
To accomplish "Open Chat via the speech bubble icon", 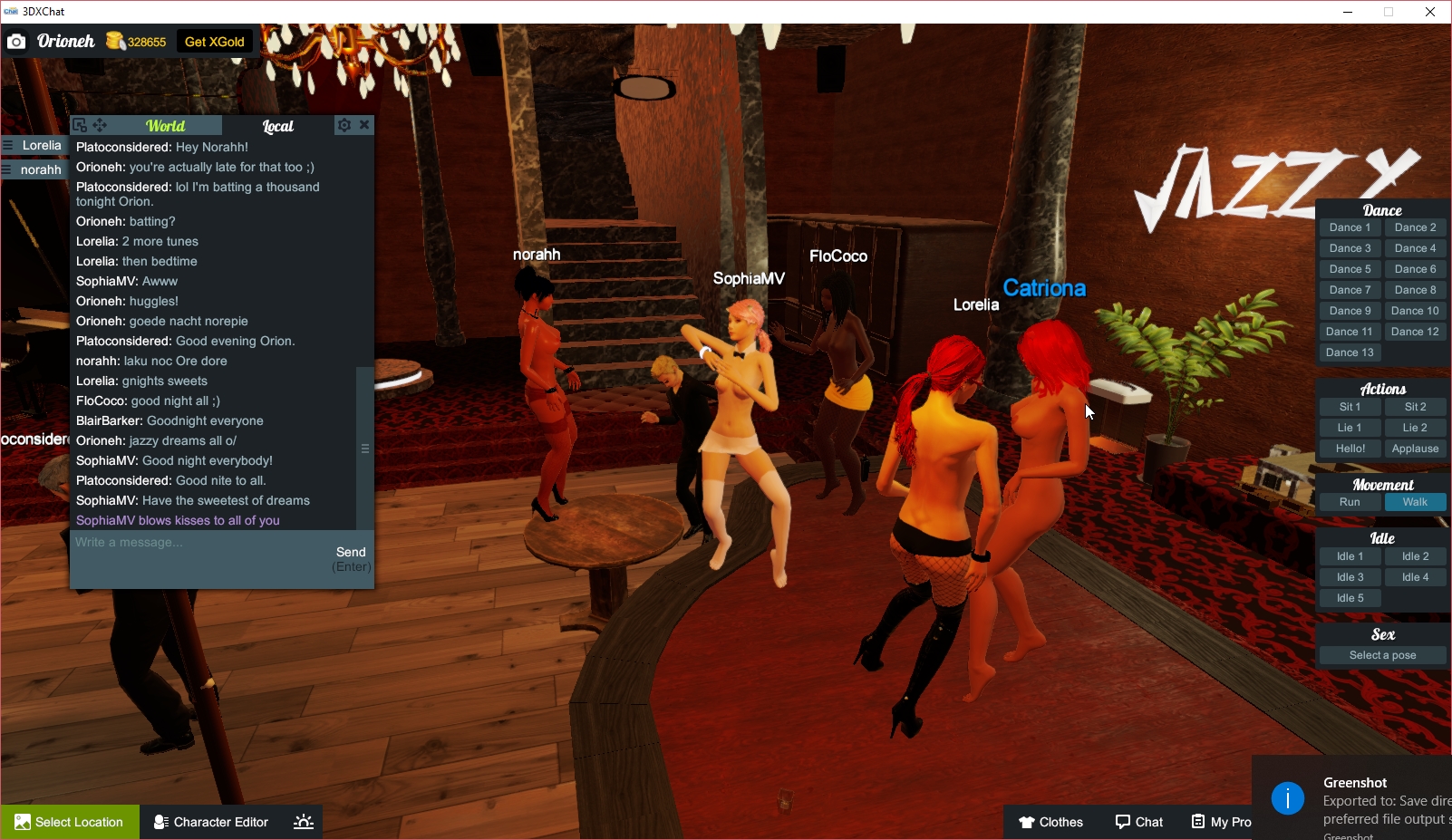I will click(1122, 822).
